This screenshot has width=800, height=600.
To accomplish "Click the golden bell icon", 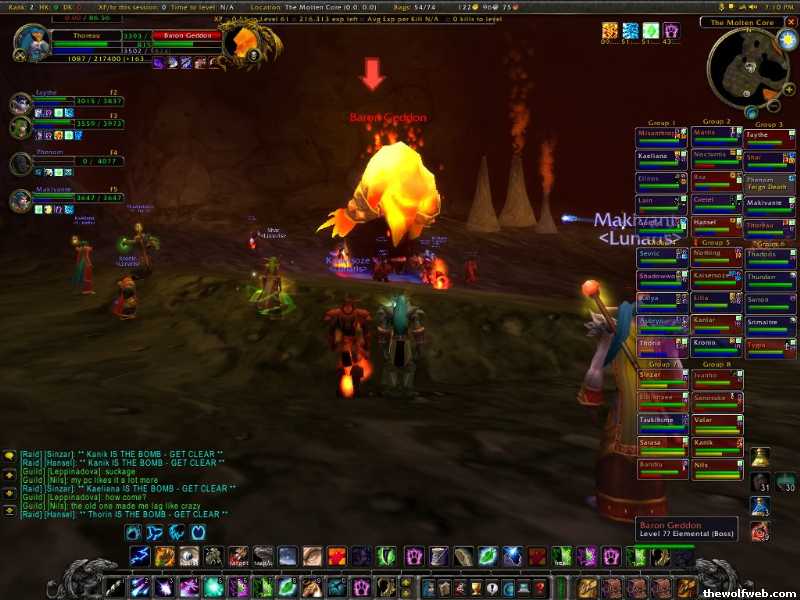I will 760,457.
